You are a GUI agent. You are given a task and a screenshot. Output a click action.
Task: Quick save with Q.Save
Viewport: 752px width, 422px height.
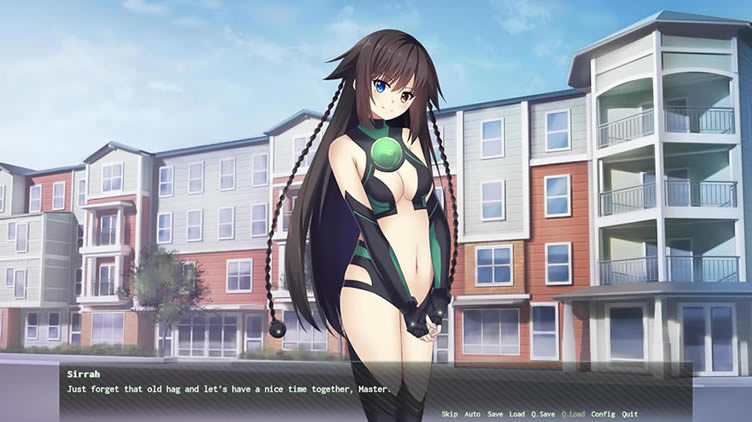click(x=543, y=414)
